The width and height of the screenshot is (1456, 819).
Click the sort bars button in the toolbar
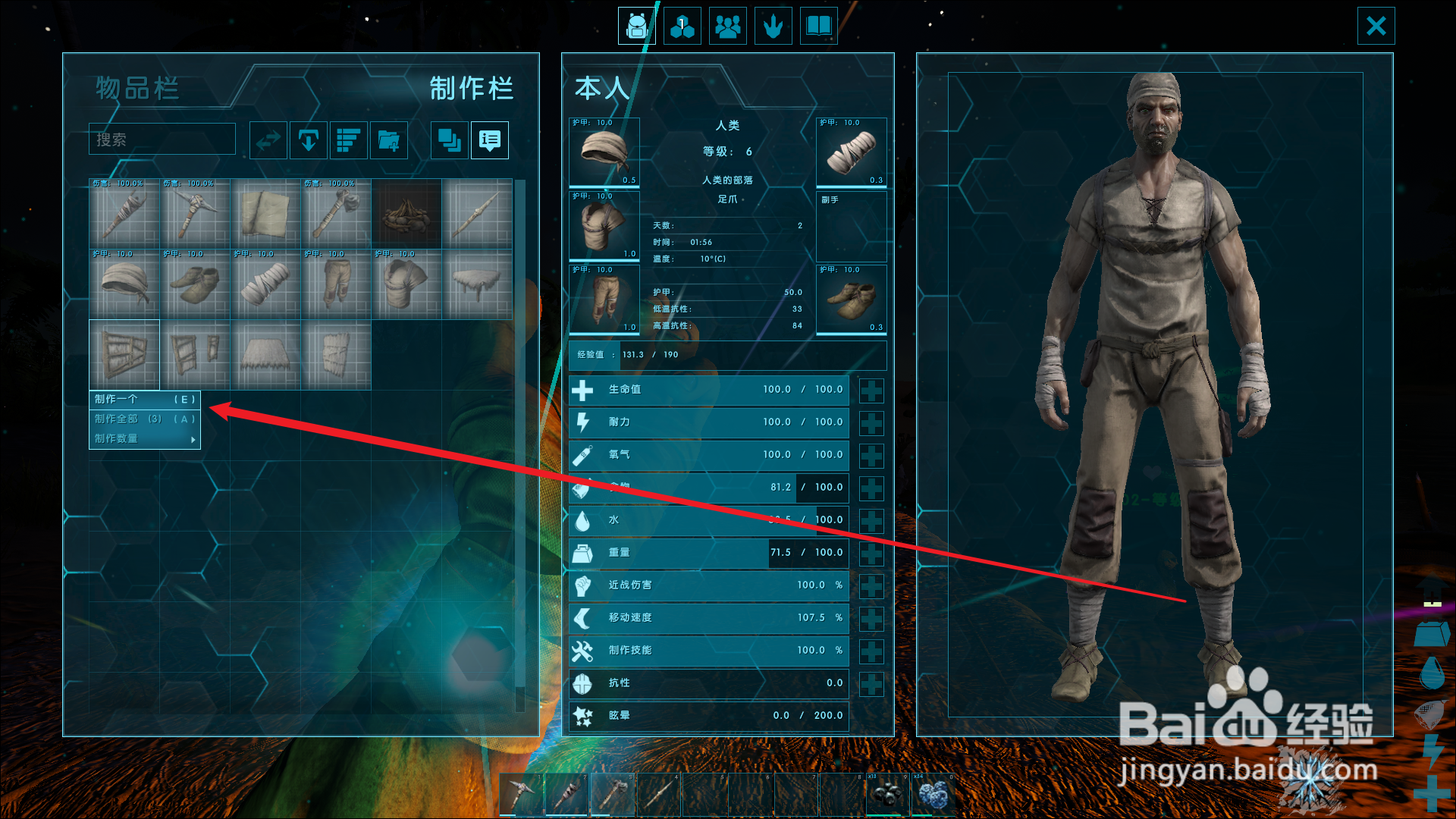coord(349,140)
